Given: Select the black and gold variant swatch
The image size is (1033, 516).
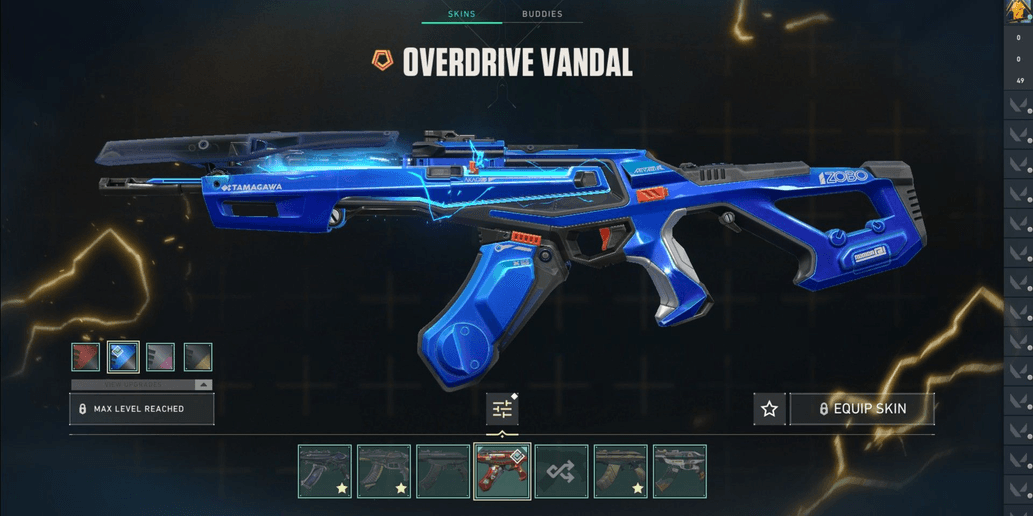Looking at the screenshot, I should pos(198,357).
